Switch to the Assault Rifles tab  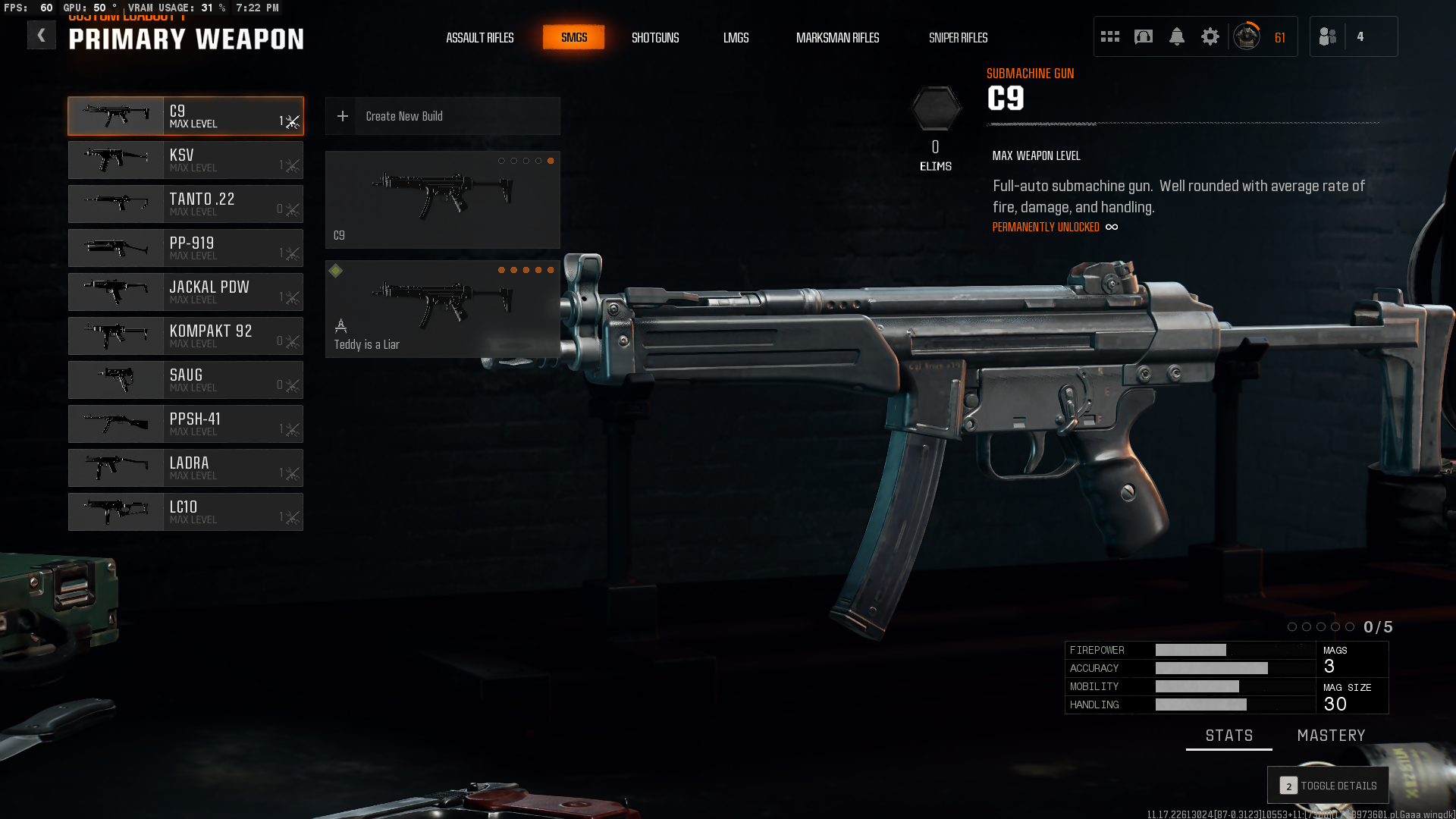(x=479, y=38)
